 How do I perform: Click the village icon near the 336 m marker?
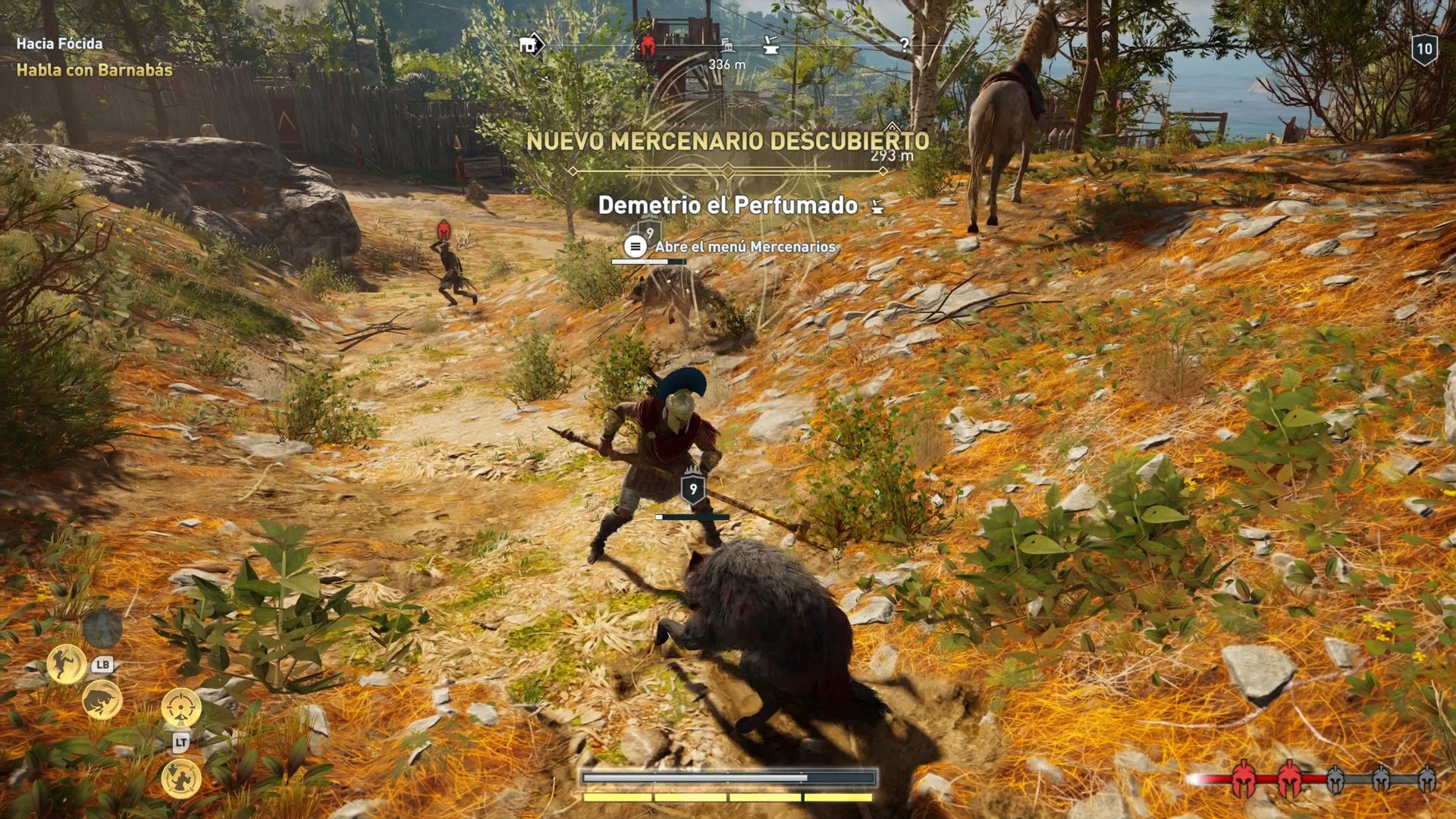726,45
